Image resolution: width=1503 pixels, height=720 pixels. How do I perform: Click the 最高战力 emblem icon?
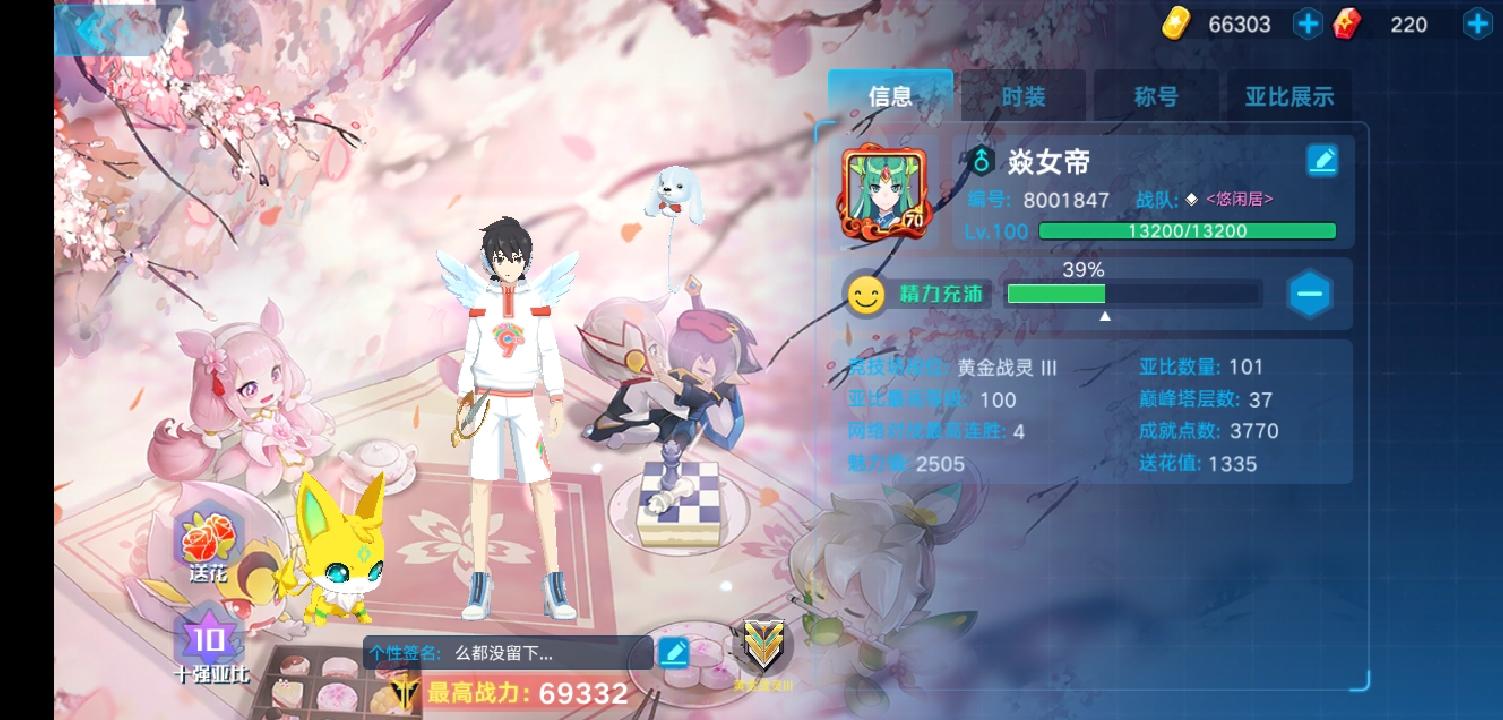pos(403,694)
